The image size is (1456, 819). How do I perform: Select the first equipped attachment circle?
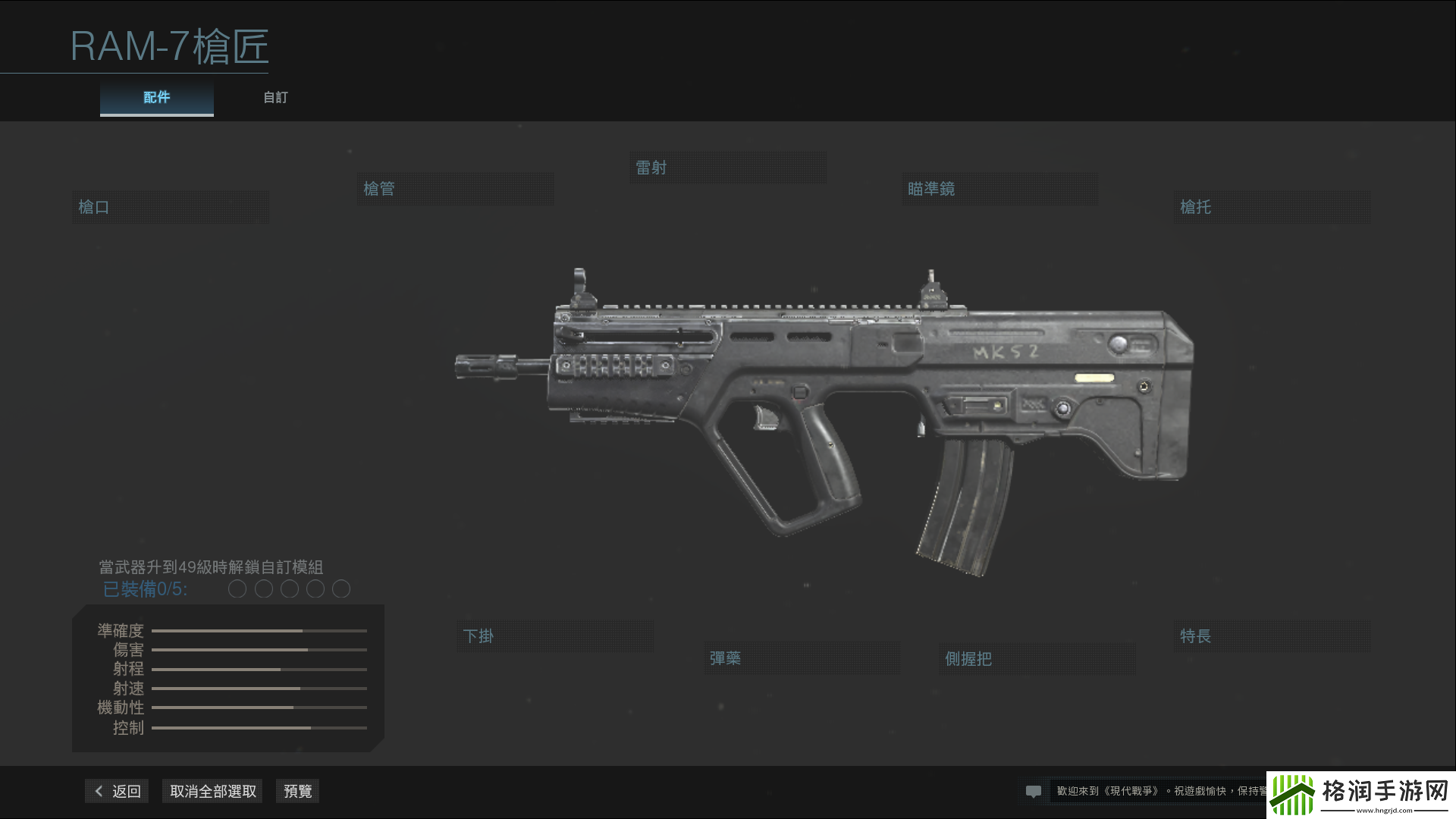(x=237, y=588)
